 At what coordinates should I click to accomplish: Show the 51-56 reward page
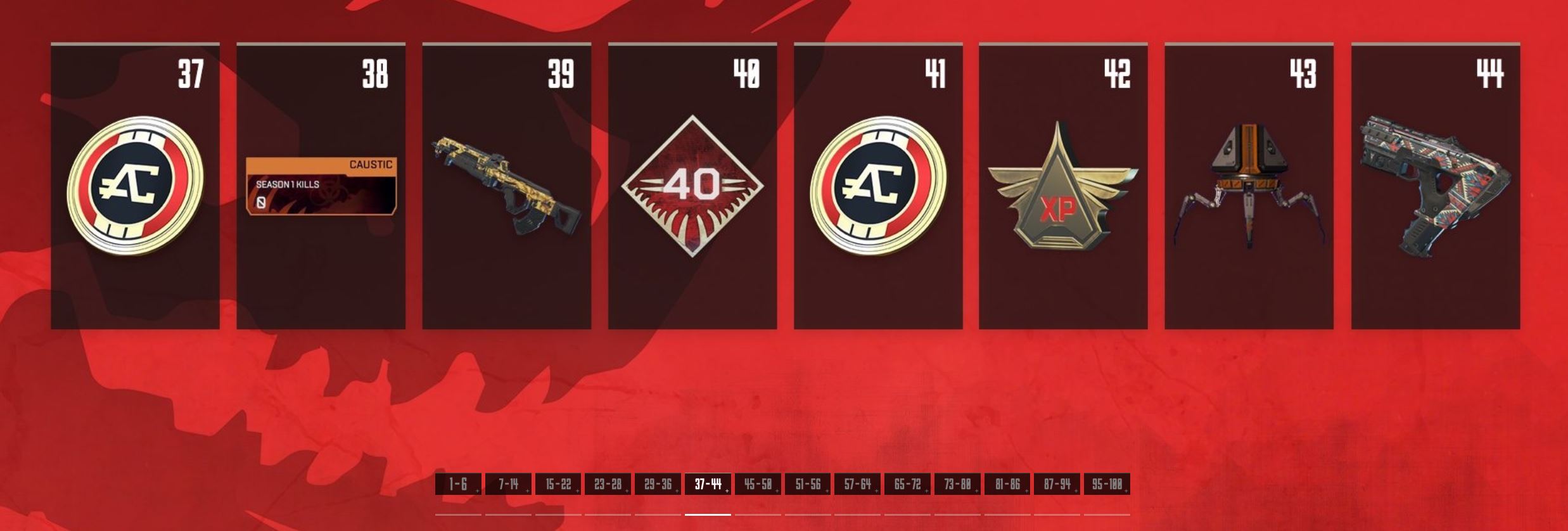pos(808,485)
